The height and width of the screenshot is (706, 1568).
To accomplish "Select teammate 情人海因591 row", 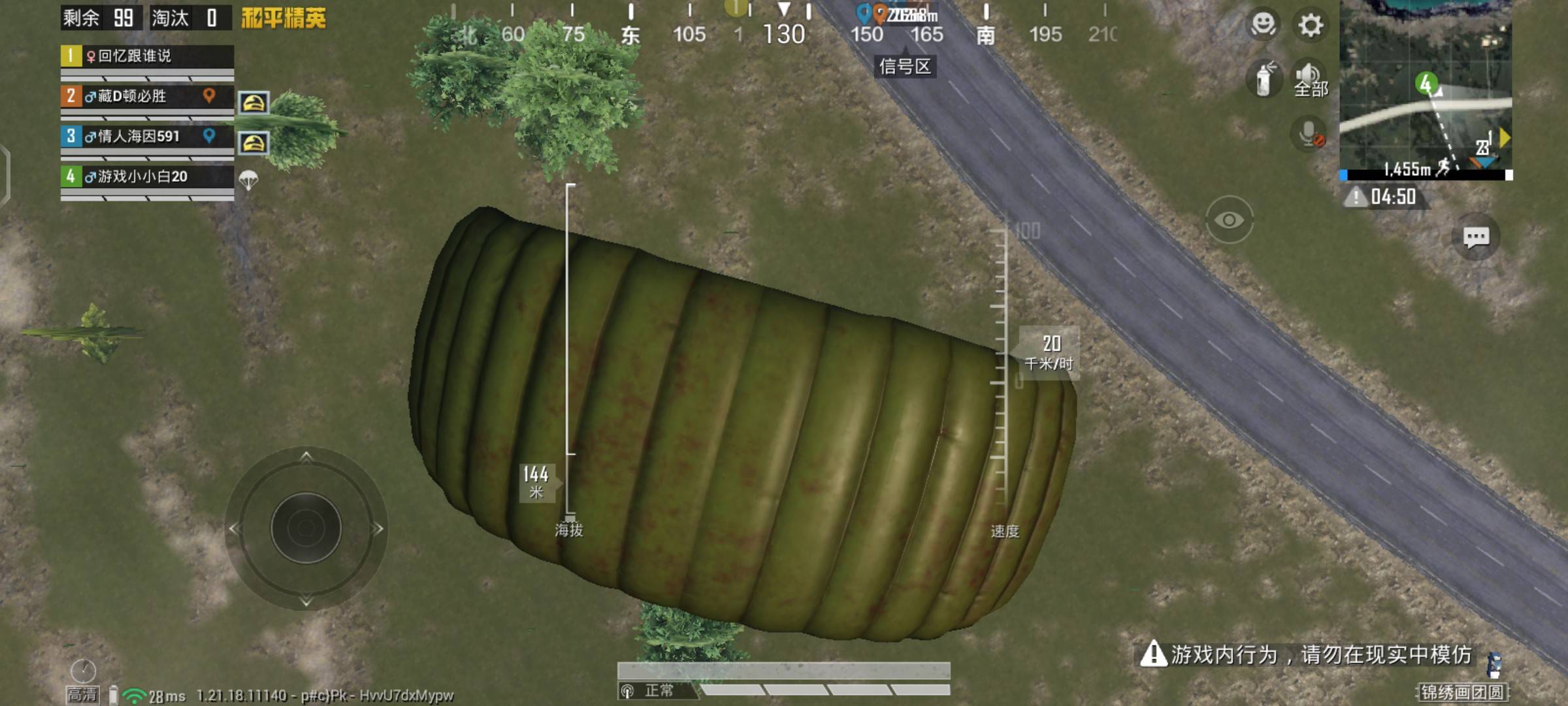I will [x=147, y=137].
